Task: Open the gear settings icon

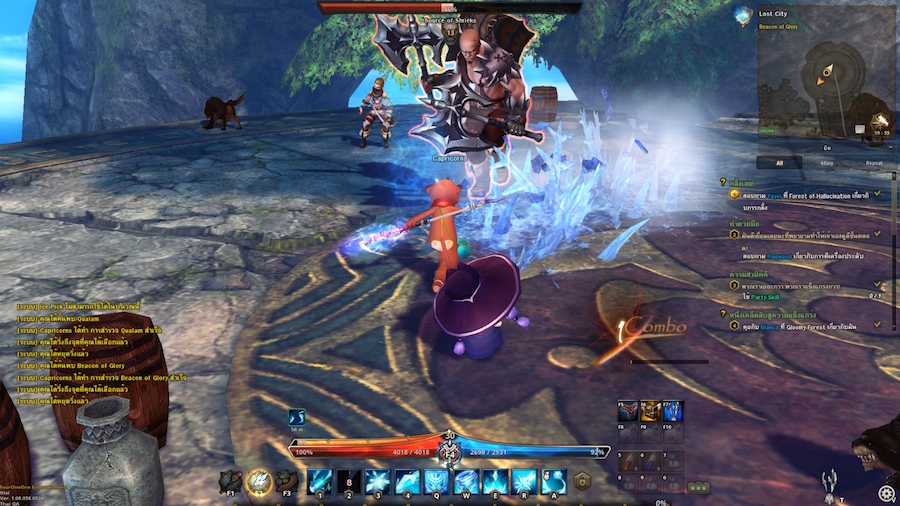Action: click(x=886, y=493)
